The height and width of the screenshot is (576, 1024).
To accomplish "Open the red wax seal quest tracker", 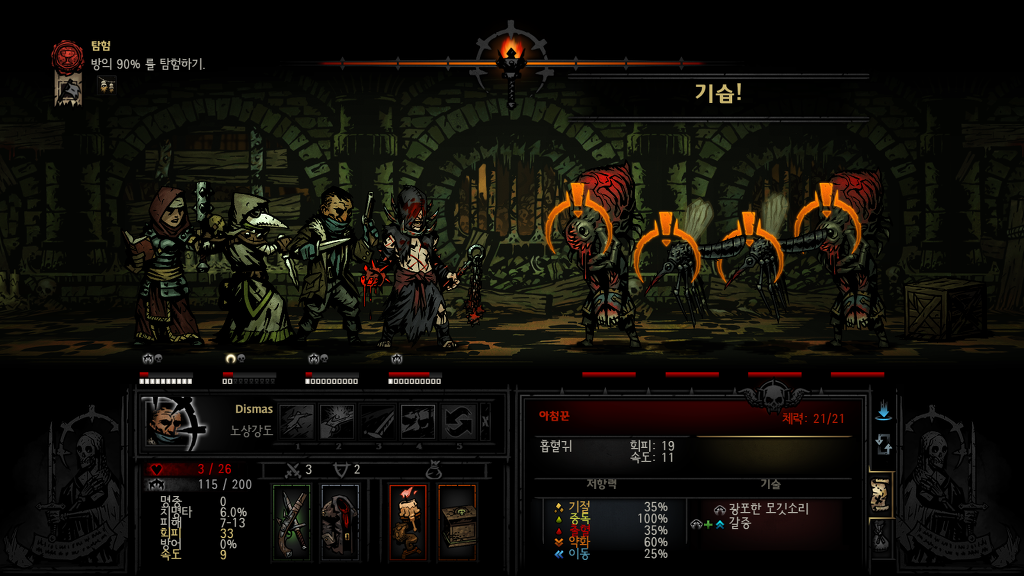I will 69,55.
